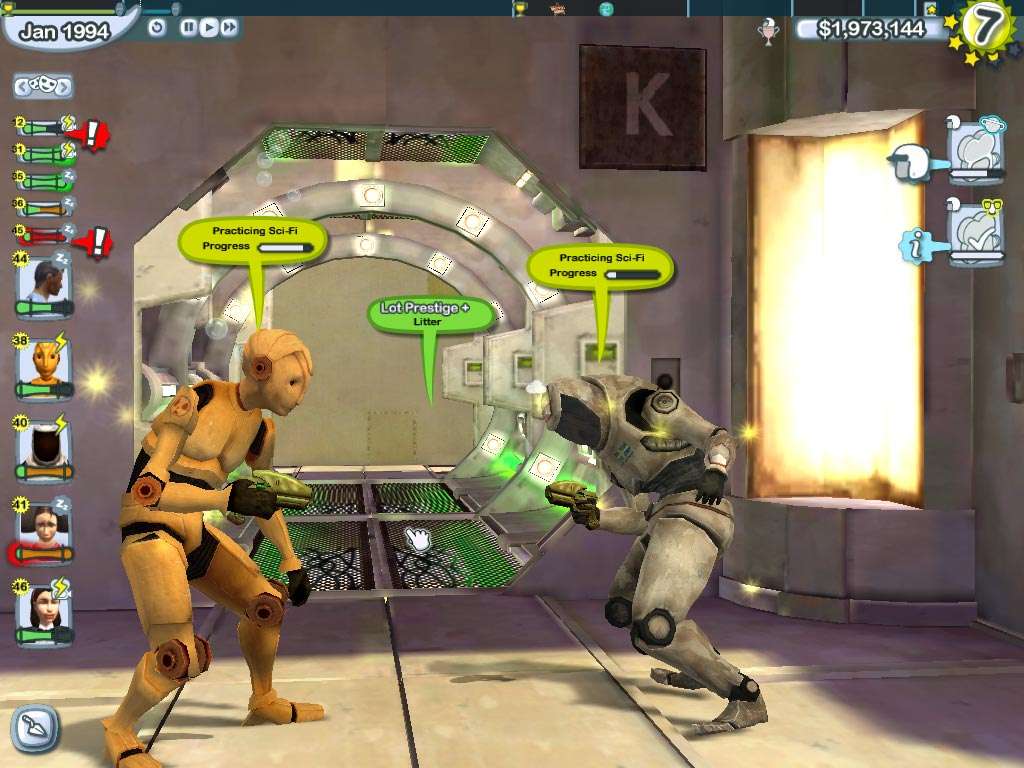This screenshot has width=1024, height=768.
Task: Click the circular reset arrow button
Action: 156,27
